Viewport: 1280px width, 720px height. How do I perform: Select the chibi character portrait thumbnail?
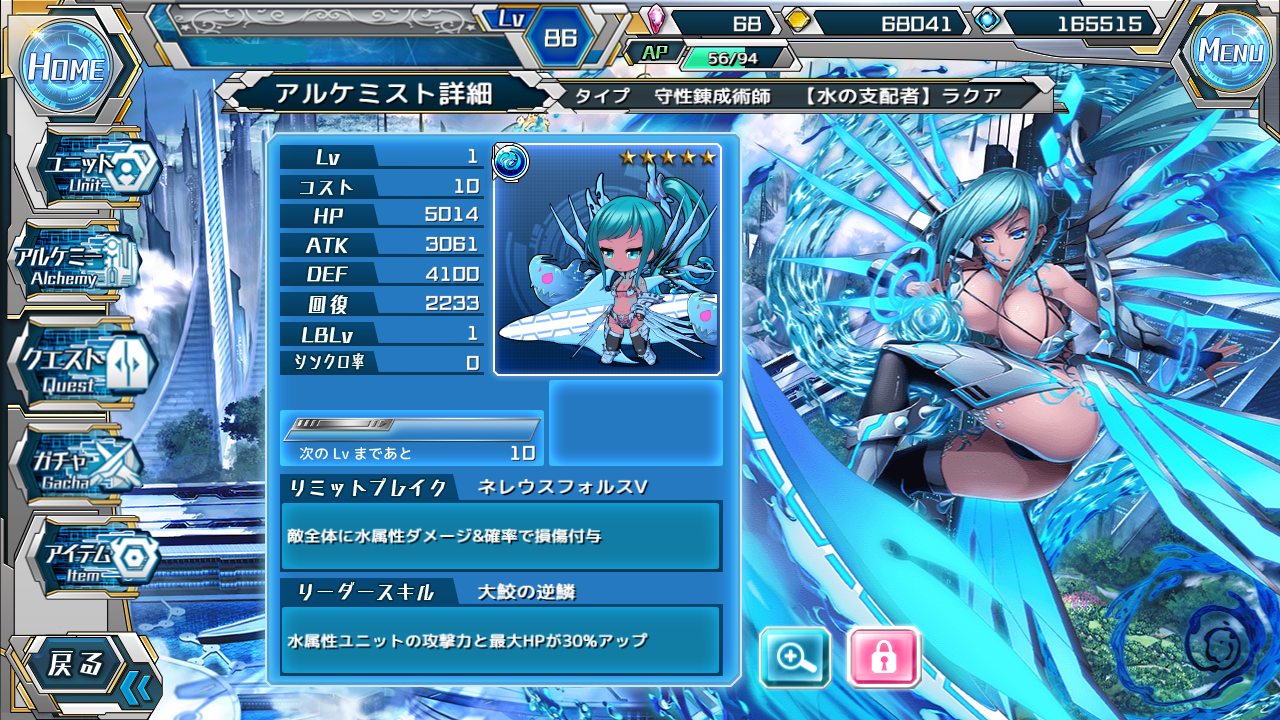pos(607,259)
